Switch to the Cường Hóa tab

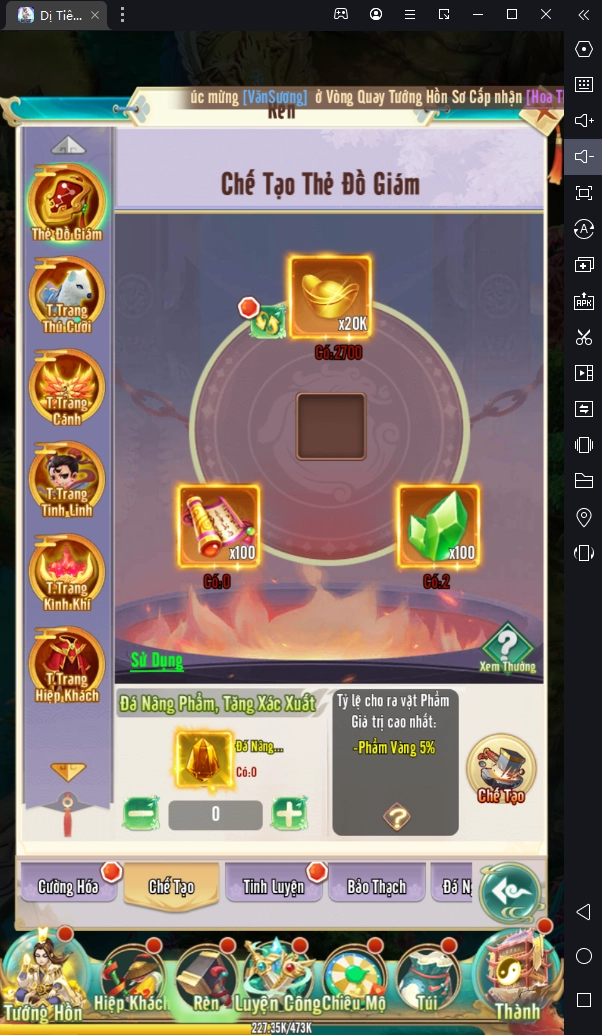[x=69, y=886]
